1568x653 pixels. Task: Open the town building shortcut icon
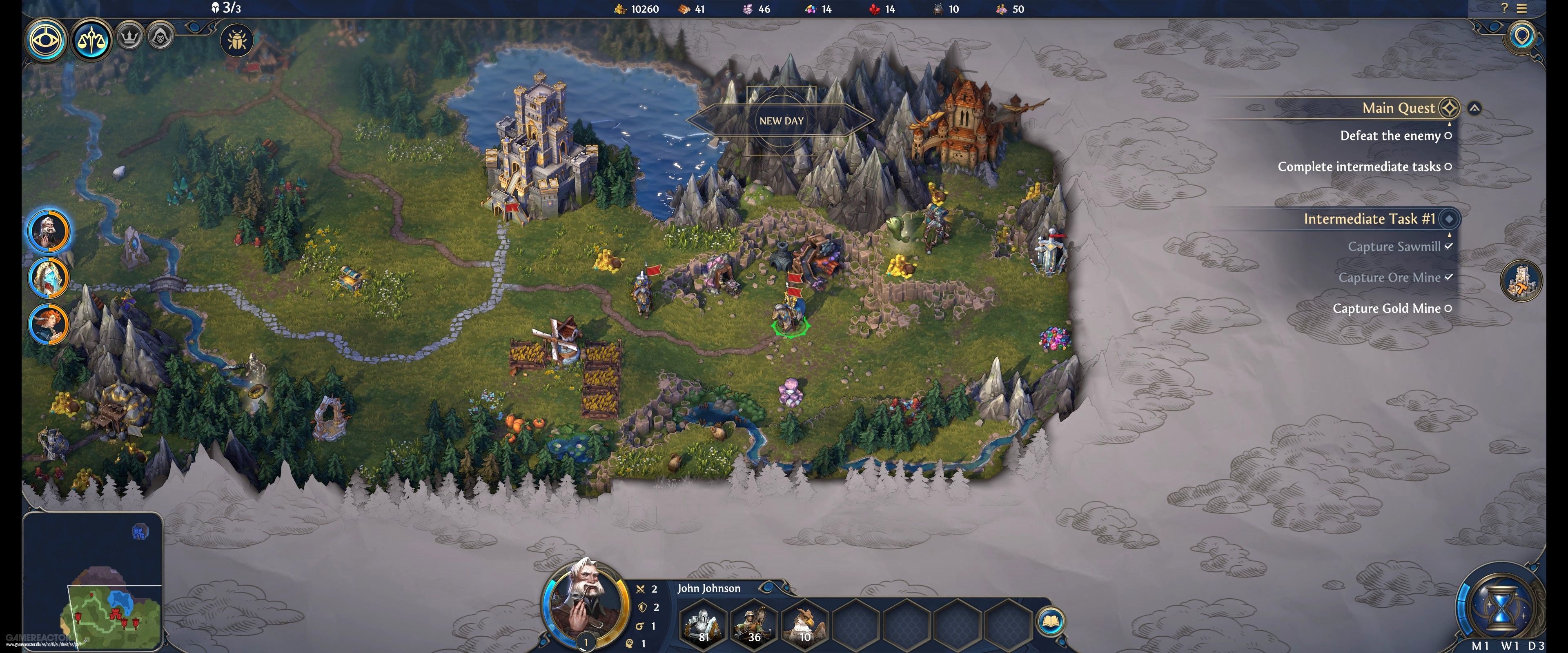[1521, 280]
